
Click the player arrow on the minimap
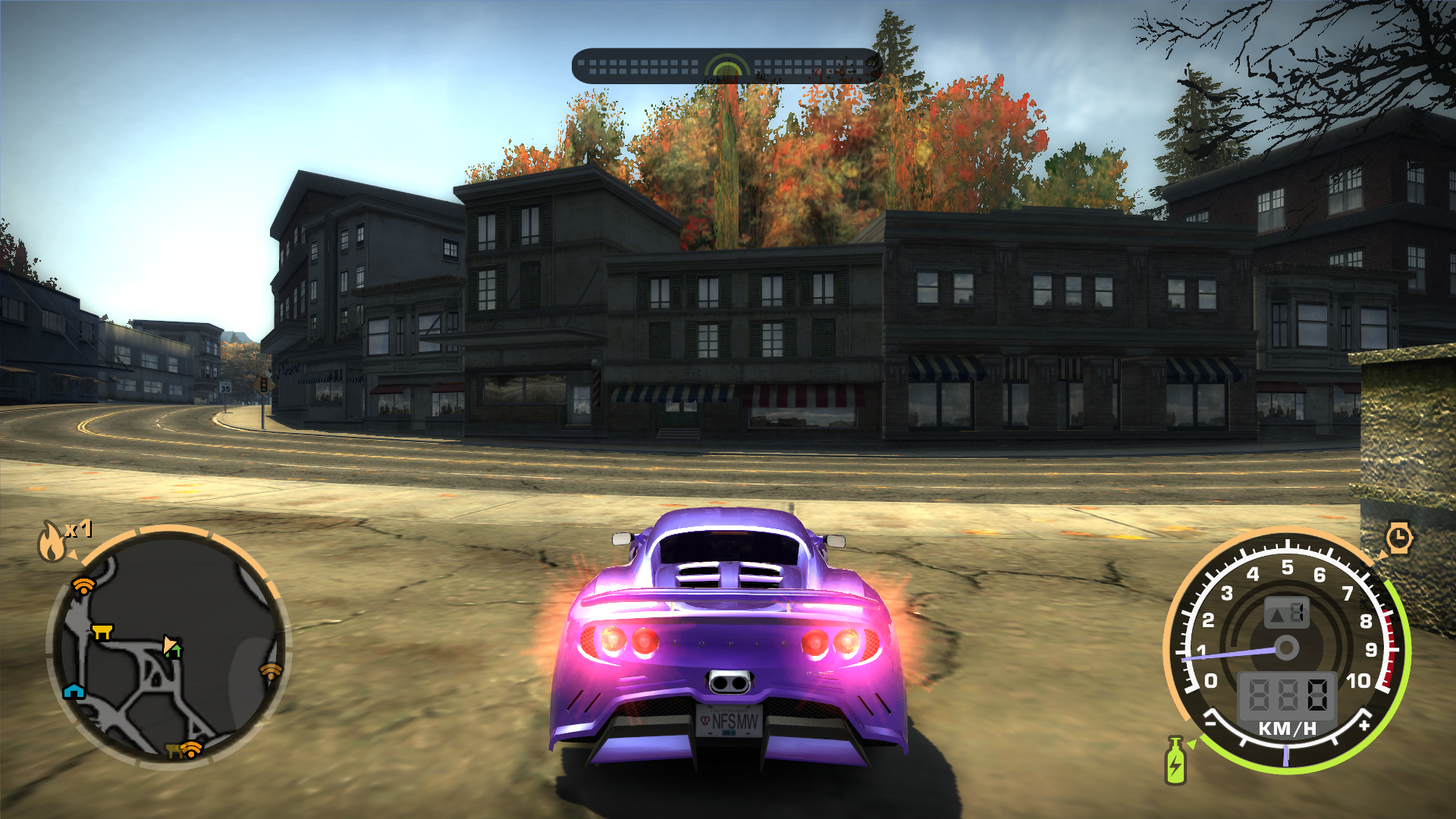click(x=171, y=645)
